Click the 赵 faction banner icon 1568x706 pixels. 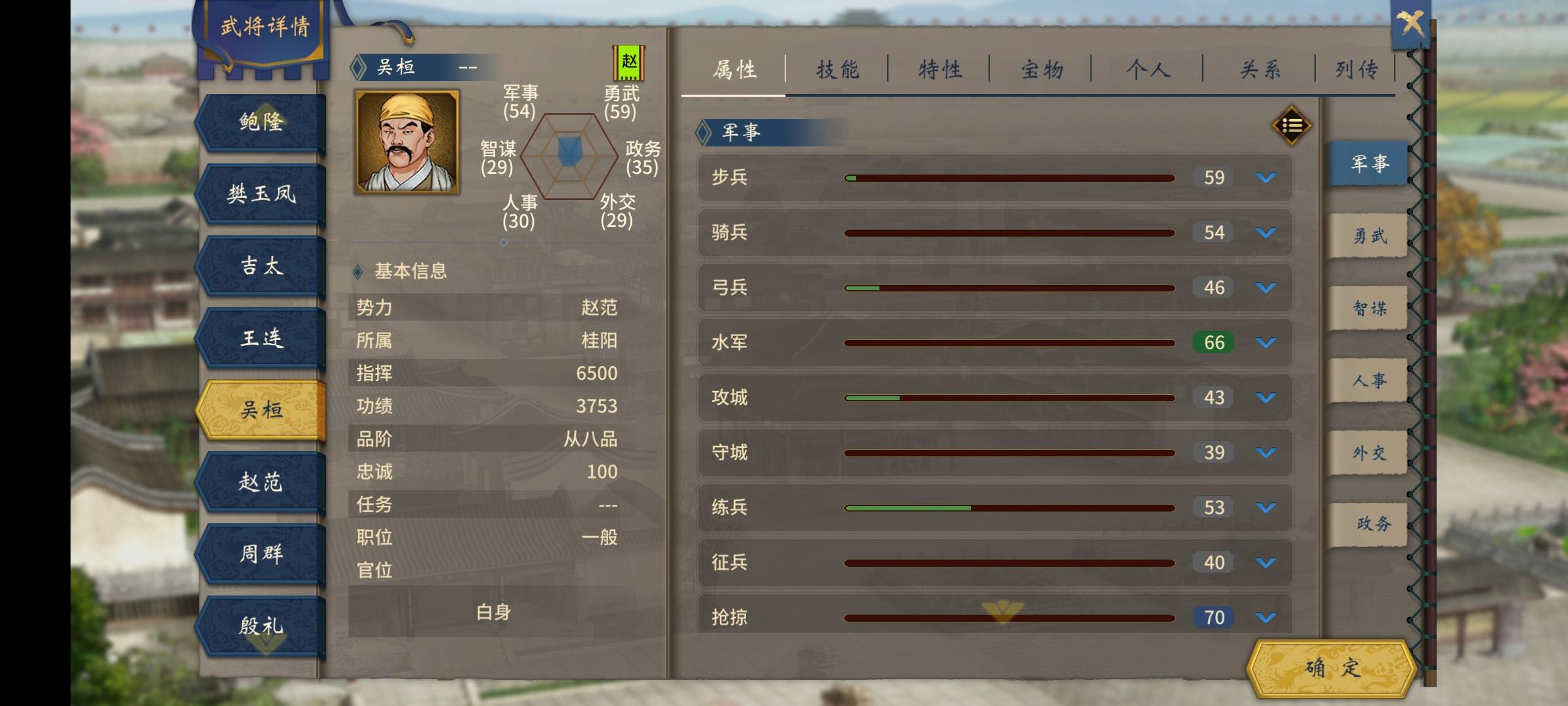[629, 63]
